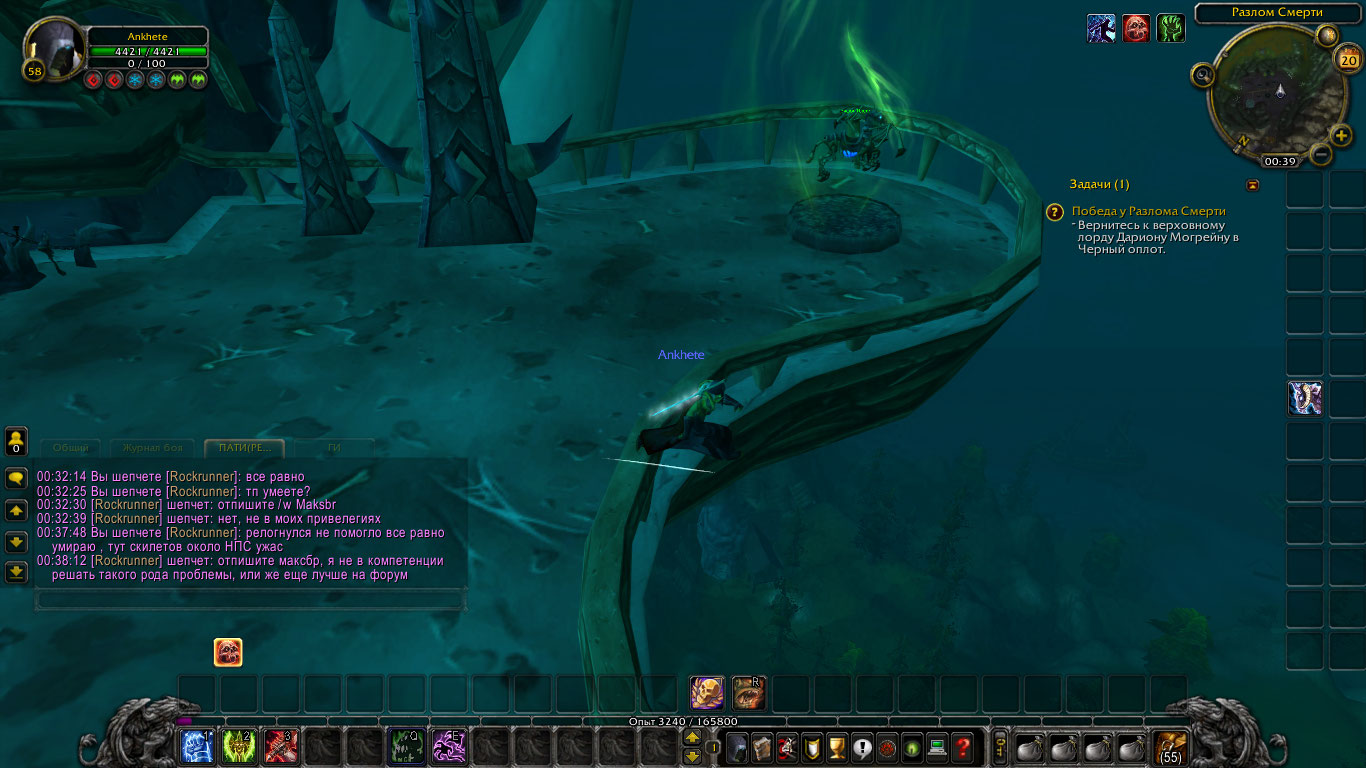Image resolution: width=1366 pixels, height=768 pixels.
Task: Use the green ability in slot 2
Action: tap(238, 747)
